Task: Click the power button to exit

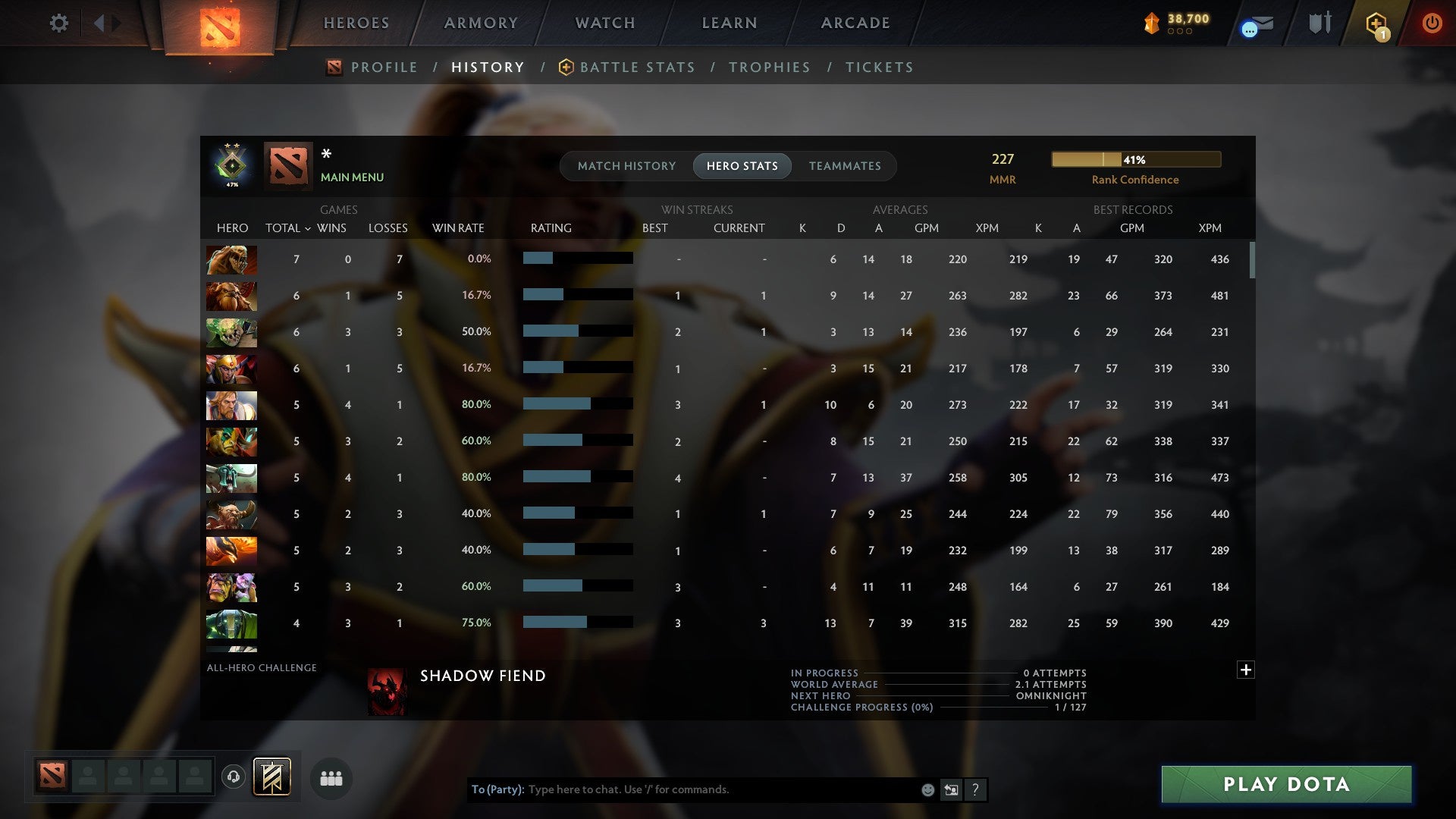Action: [x=1432, y=24]
